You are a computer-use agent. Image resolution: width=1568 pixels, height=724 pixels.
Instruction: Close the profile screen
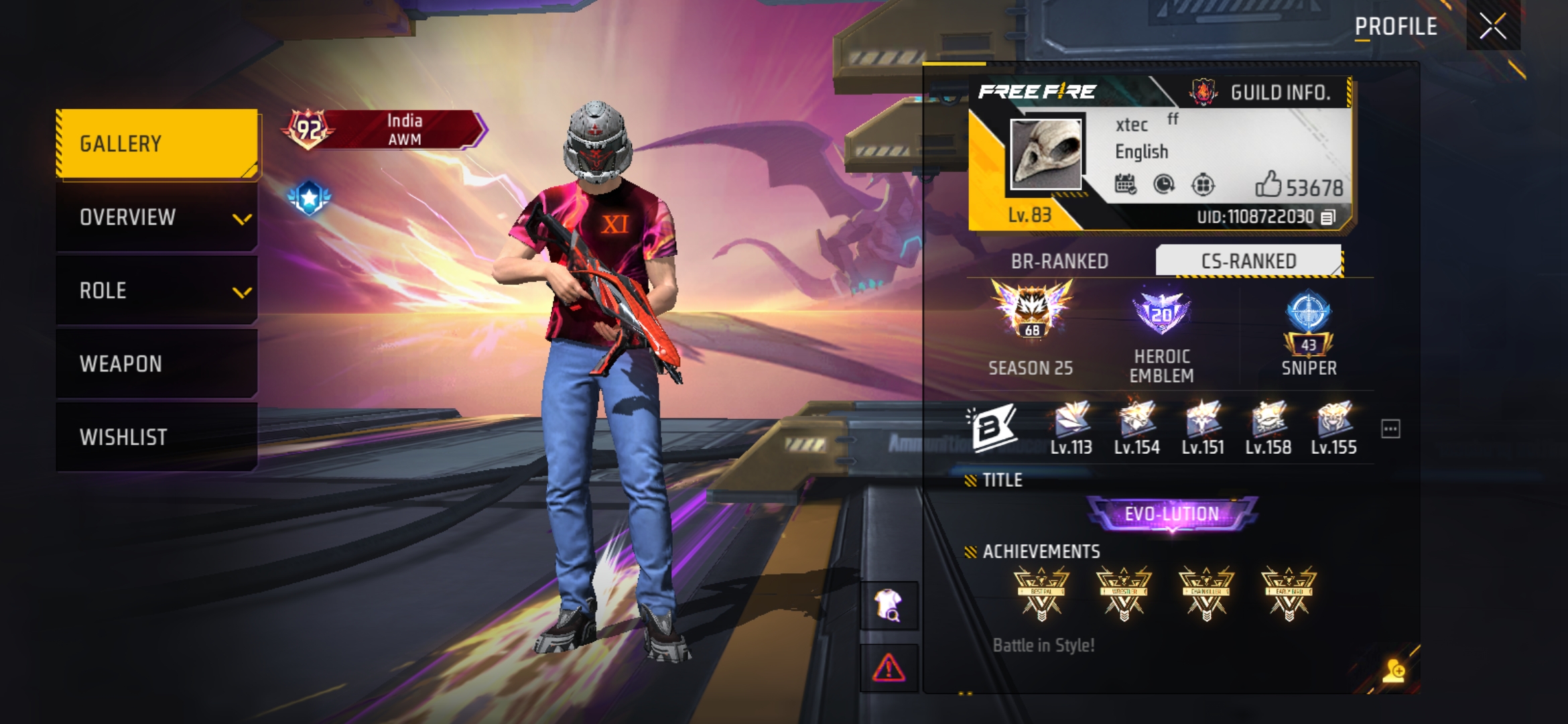tap(1493, 27)
